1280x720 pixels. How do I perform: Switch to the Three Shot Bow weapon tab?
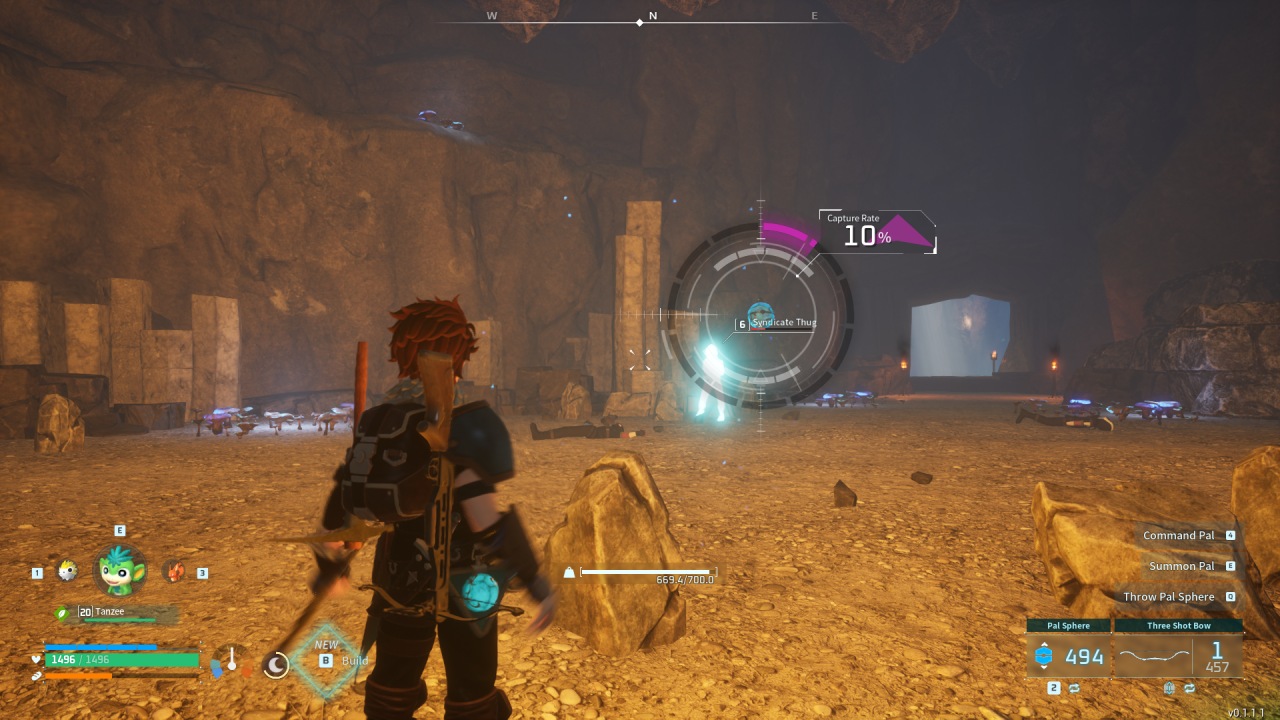click(x=1178, y=626)
